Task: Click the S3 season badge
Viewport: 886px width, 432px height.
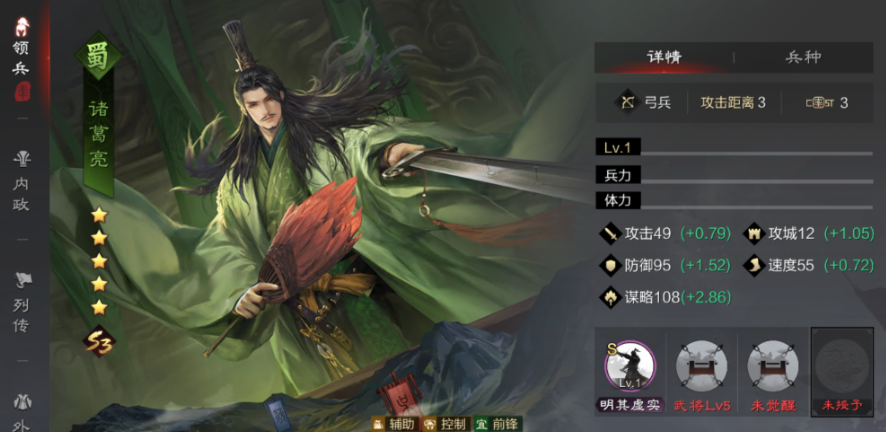Action: coord(98,341)
